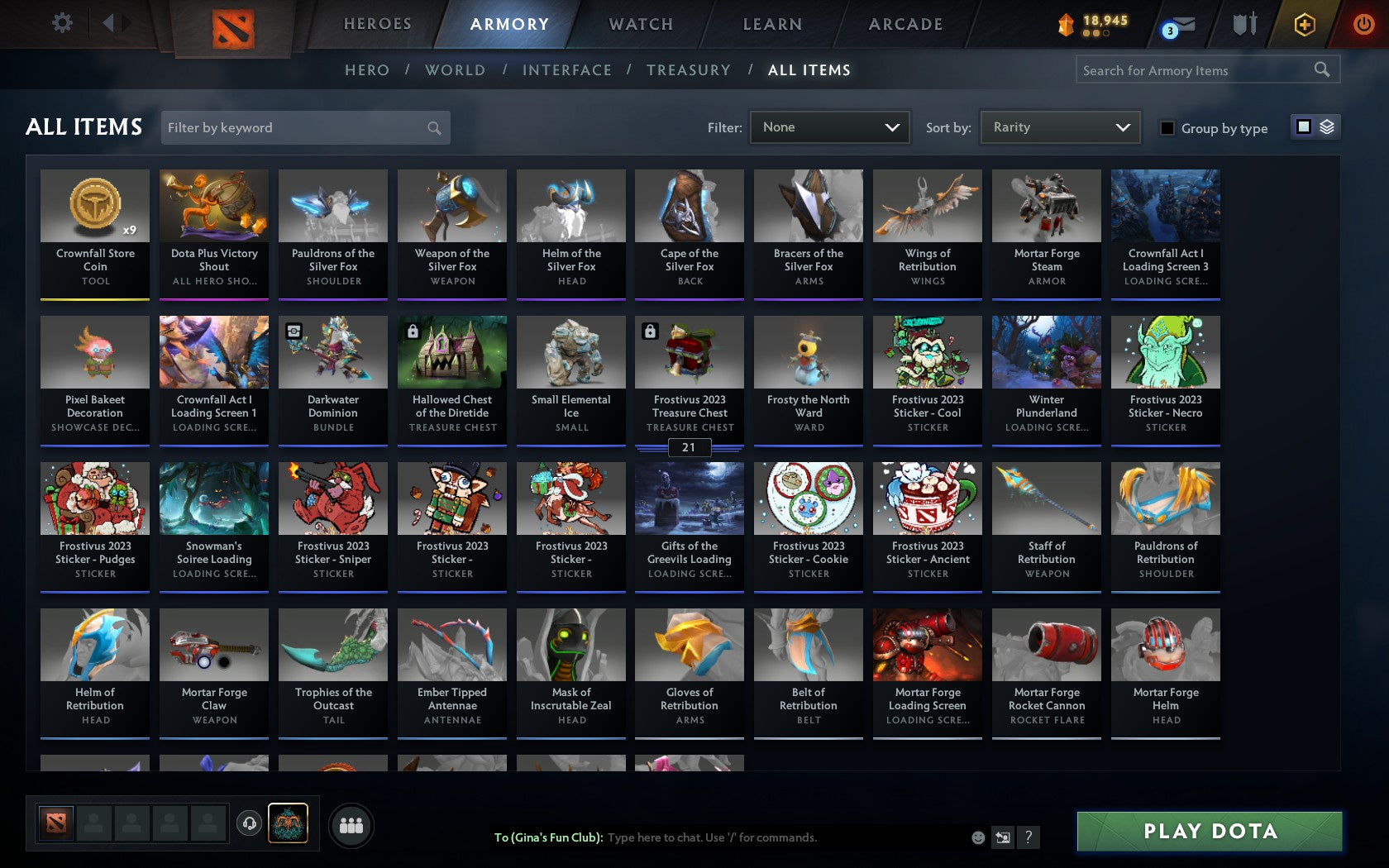Switch to the WATCH tab
The height and width of the screenshot is (868, 1389).
640,24
